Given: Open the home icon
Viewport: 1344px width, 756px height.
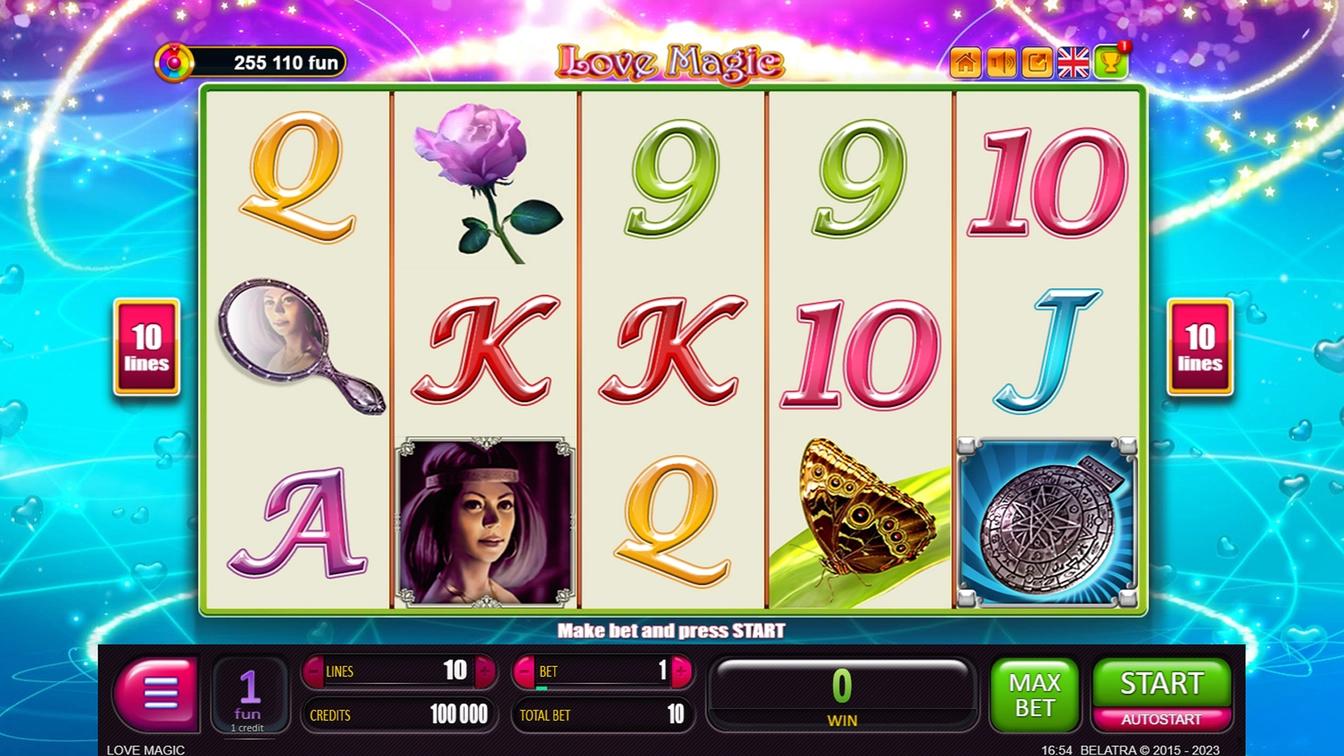Looking at the screenshot, I should (x=965, y=62).
